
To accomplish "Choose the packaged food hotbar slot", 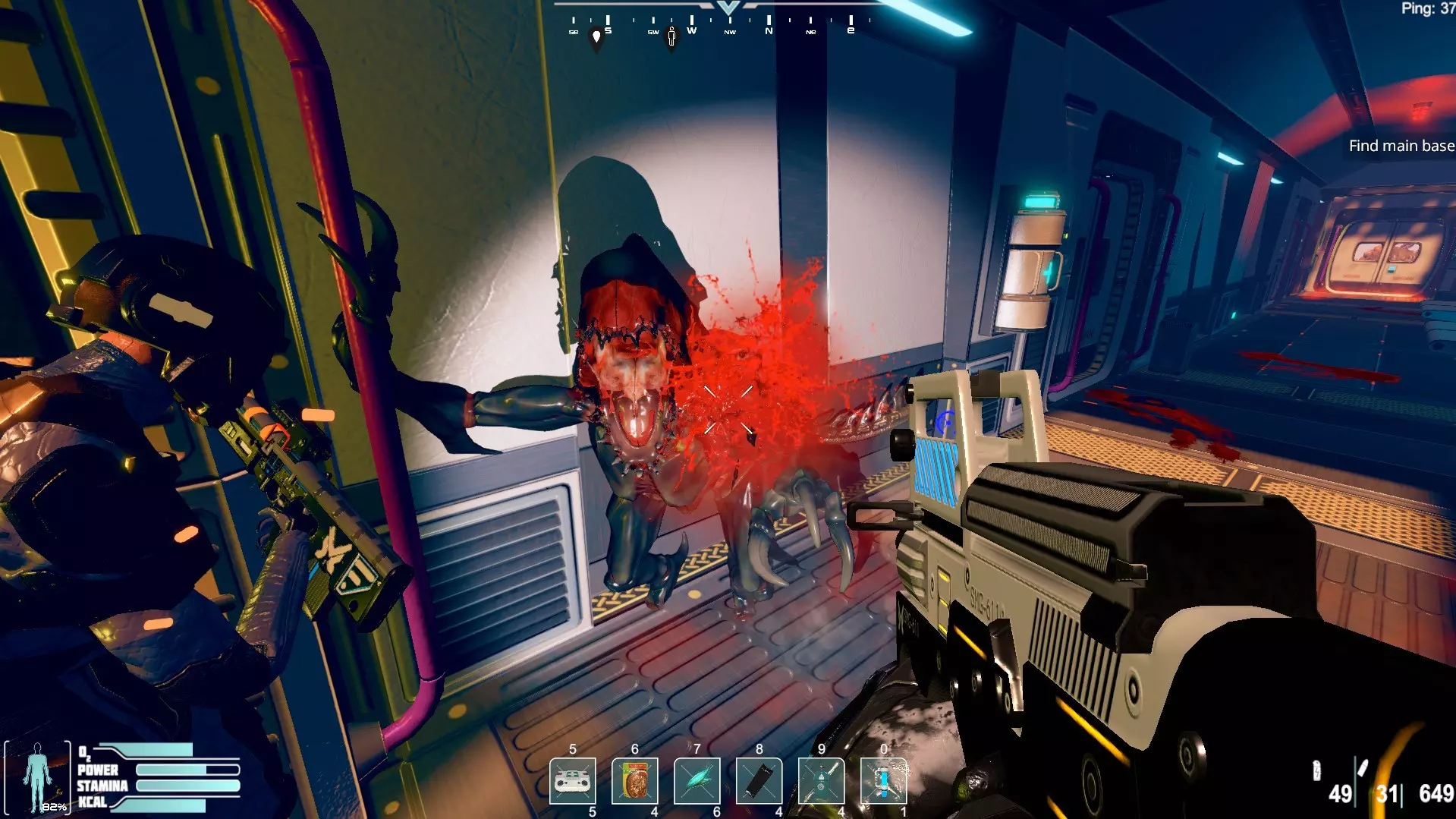I will [x=635, y=780].
